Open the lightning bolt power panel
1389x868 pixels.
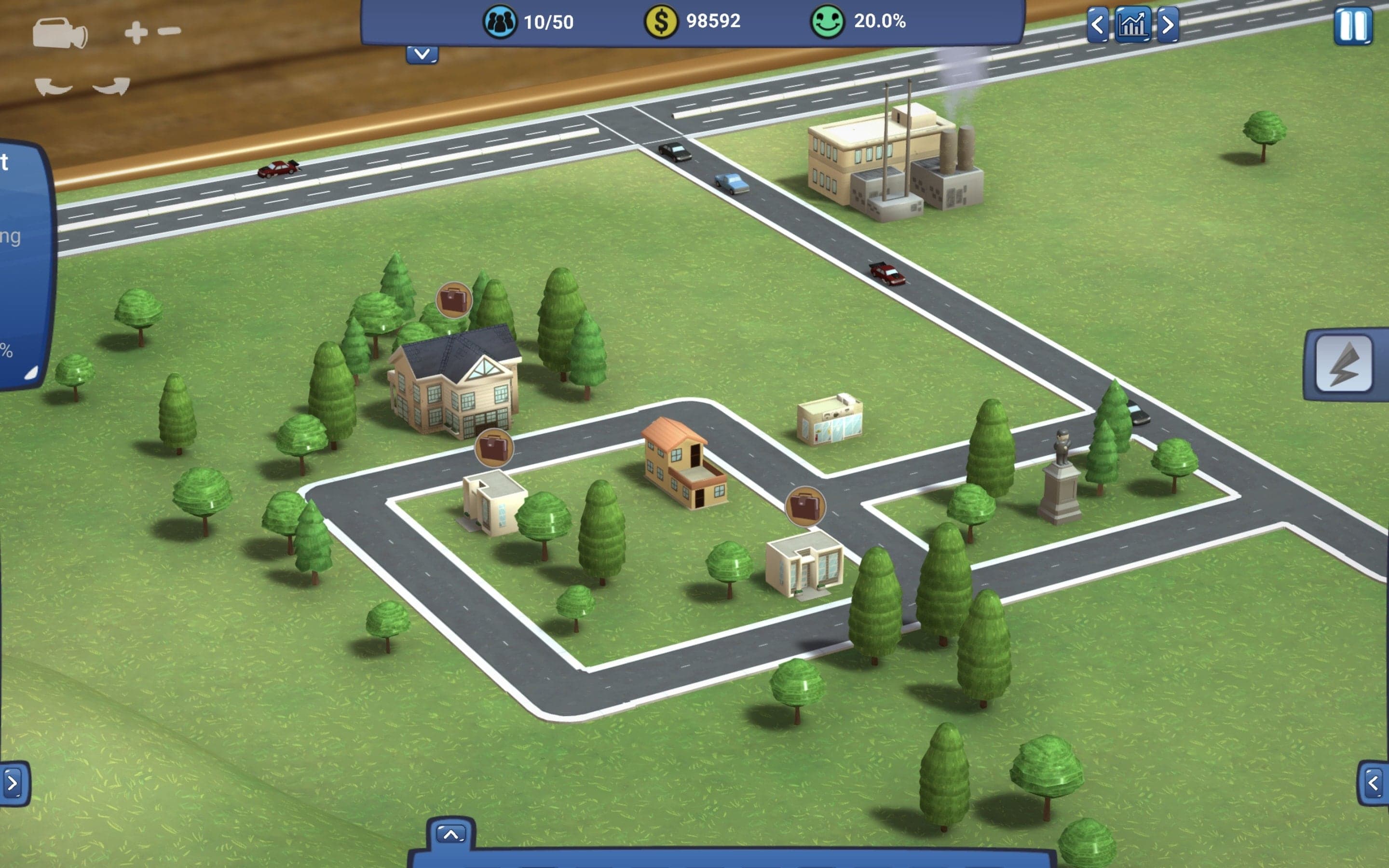(x=1344, y=364)
